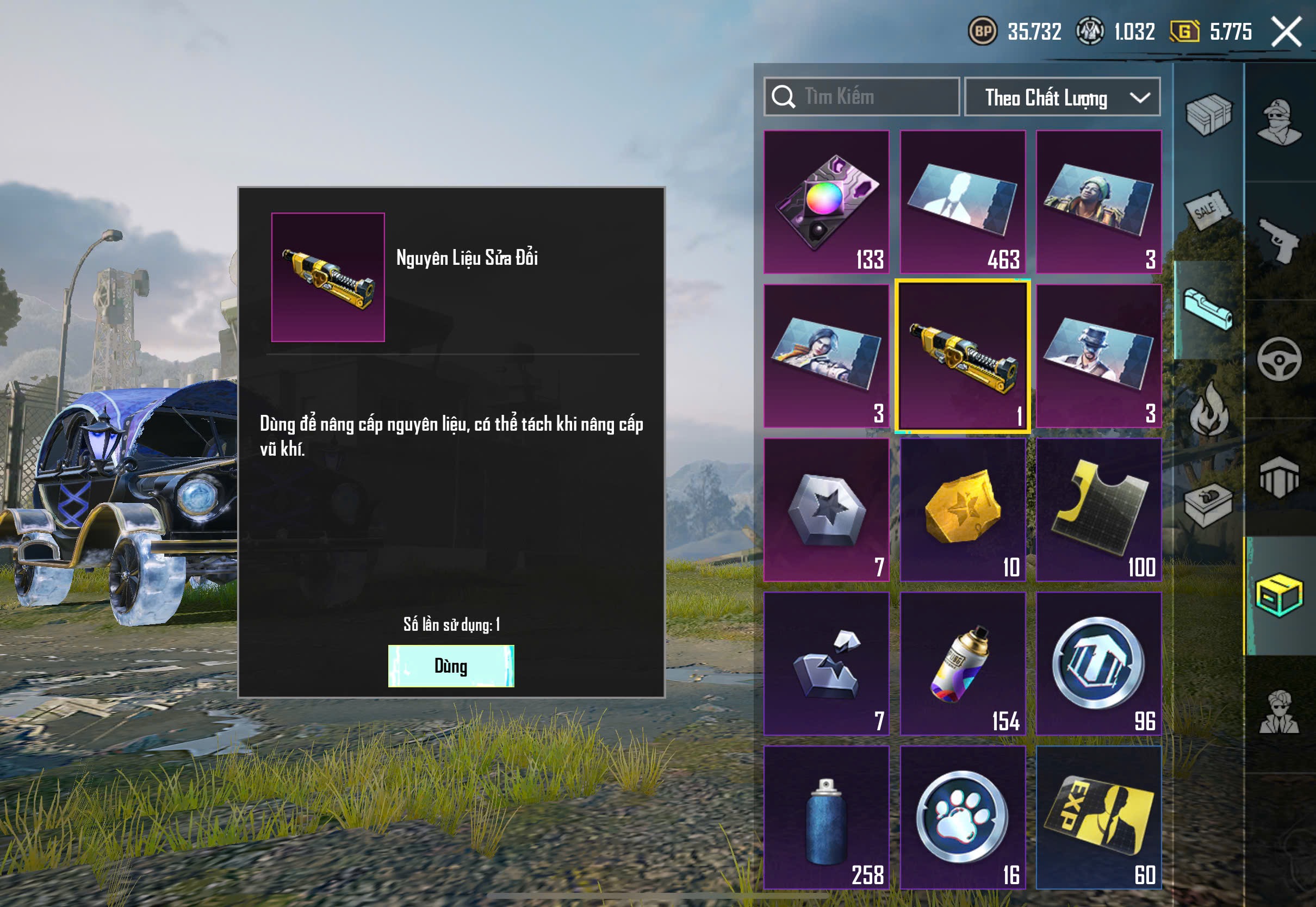The width and height of the screenshot is (1316, 907).
Task: Use the modification material with Dùng button
Action: pos(451,666)
